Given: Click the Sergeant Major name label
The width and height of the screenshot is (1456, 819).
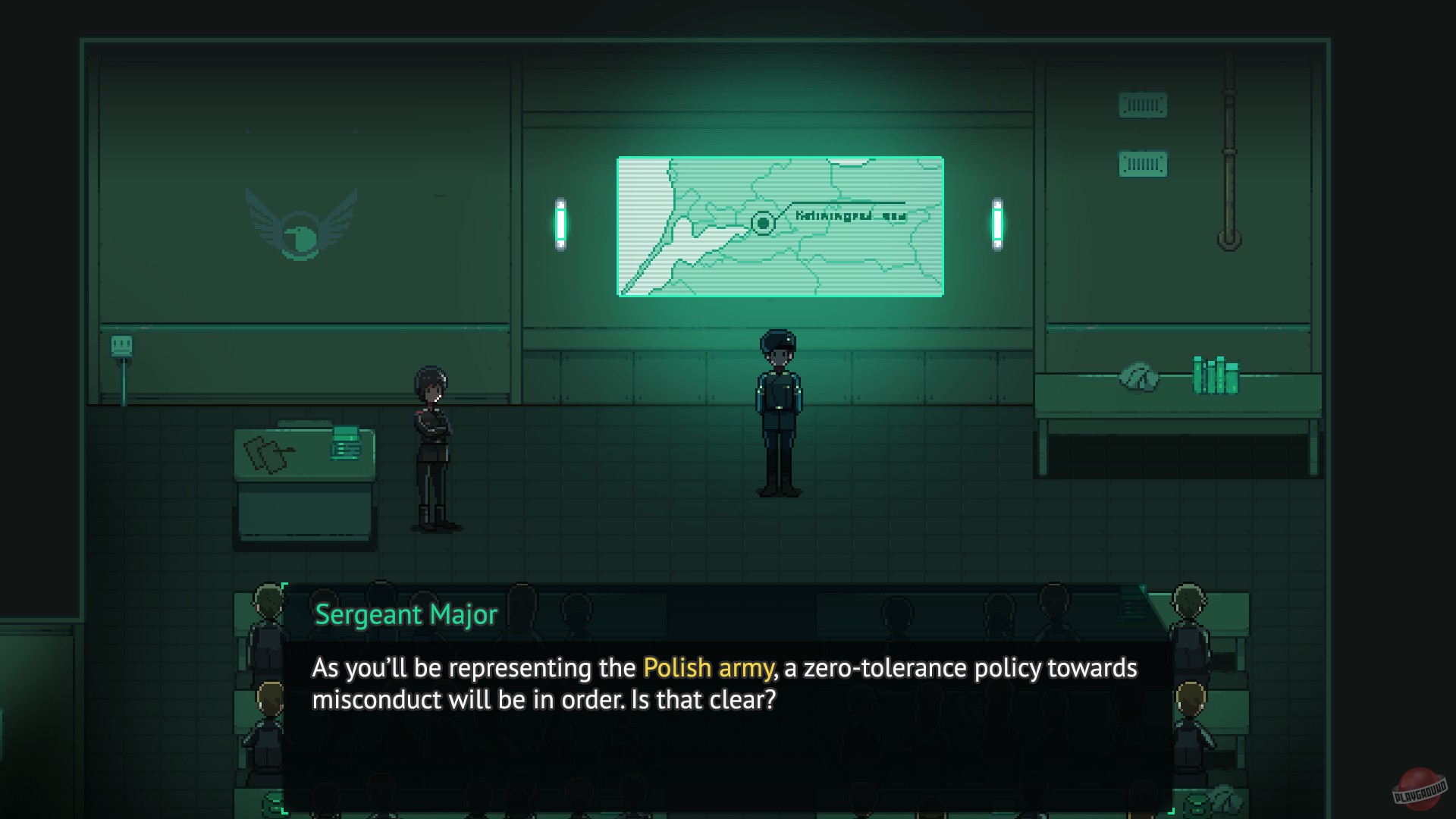Looking at the screenshot, I should 407,615.
